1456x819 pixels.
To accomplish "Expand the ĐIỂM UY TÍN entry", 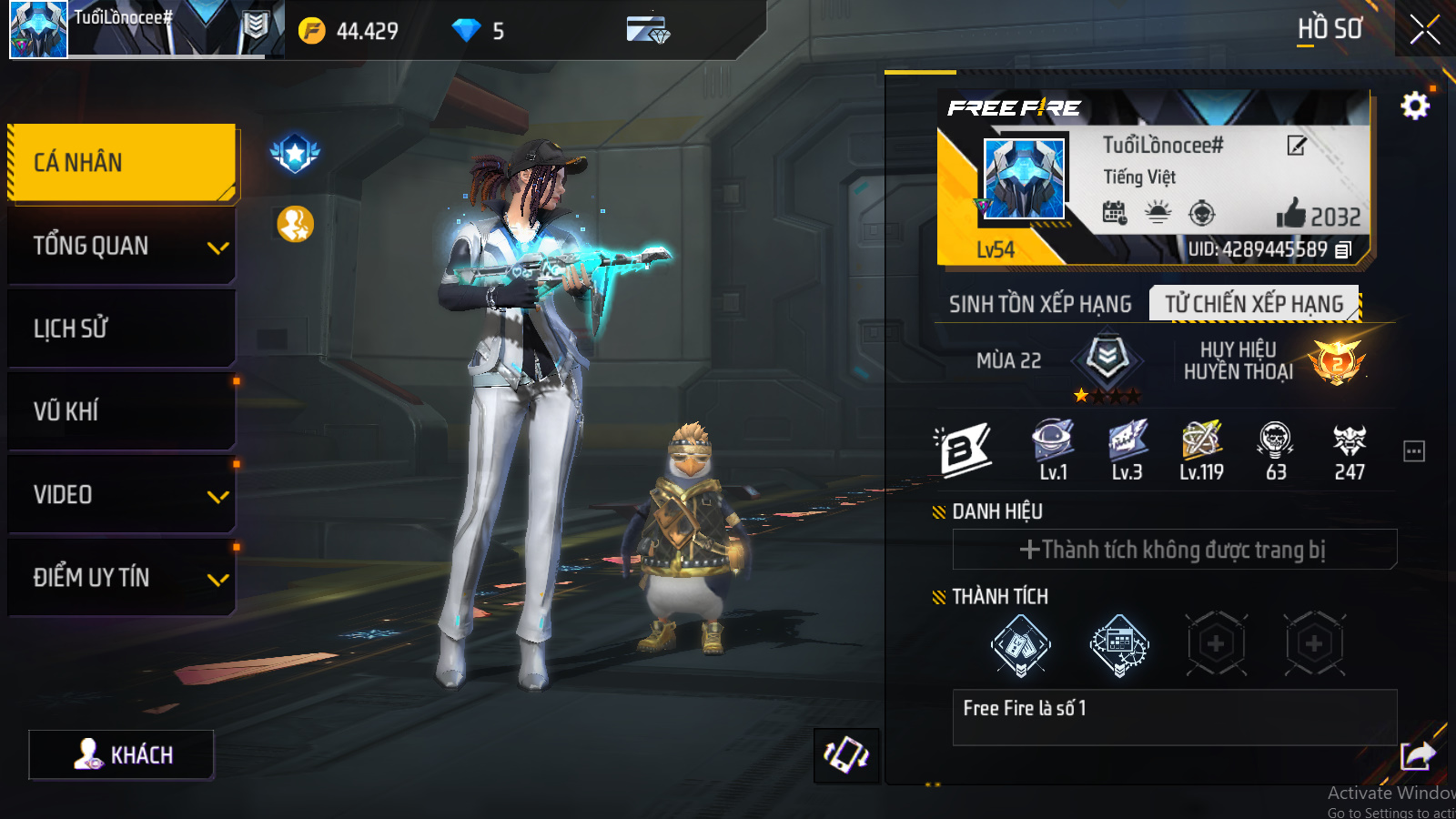I will pos(122,578).
